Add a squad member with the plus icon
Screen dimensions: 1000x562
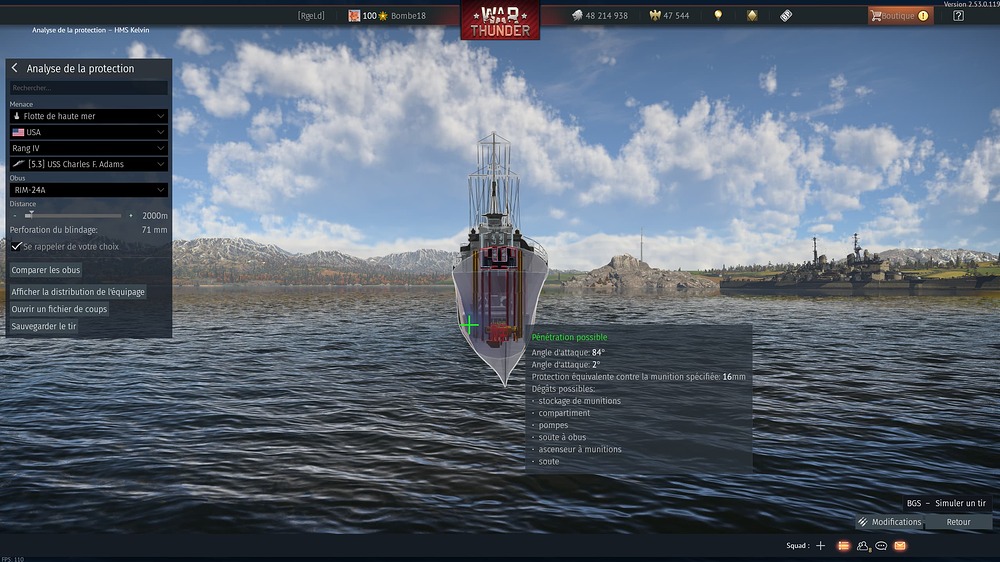click(820, 546)
